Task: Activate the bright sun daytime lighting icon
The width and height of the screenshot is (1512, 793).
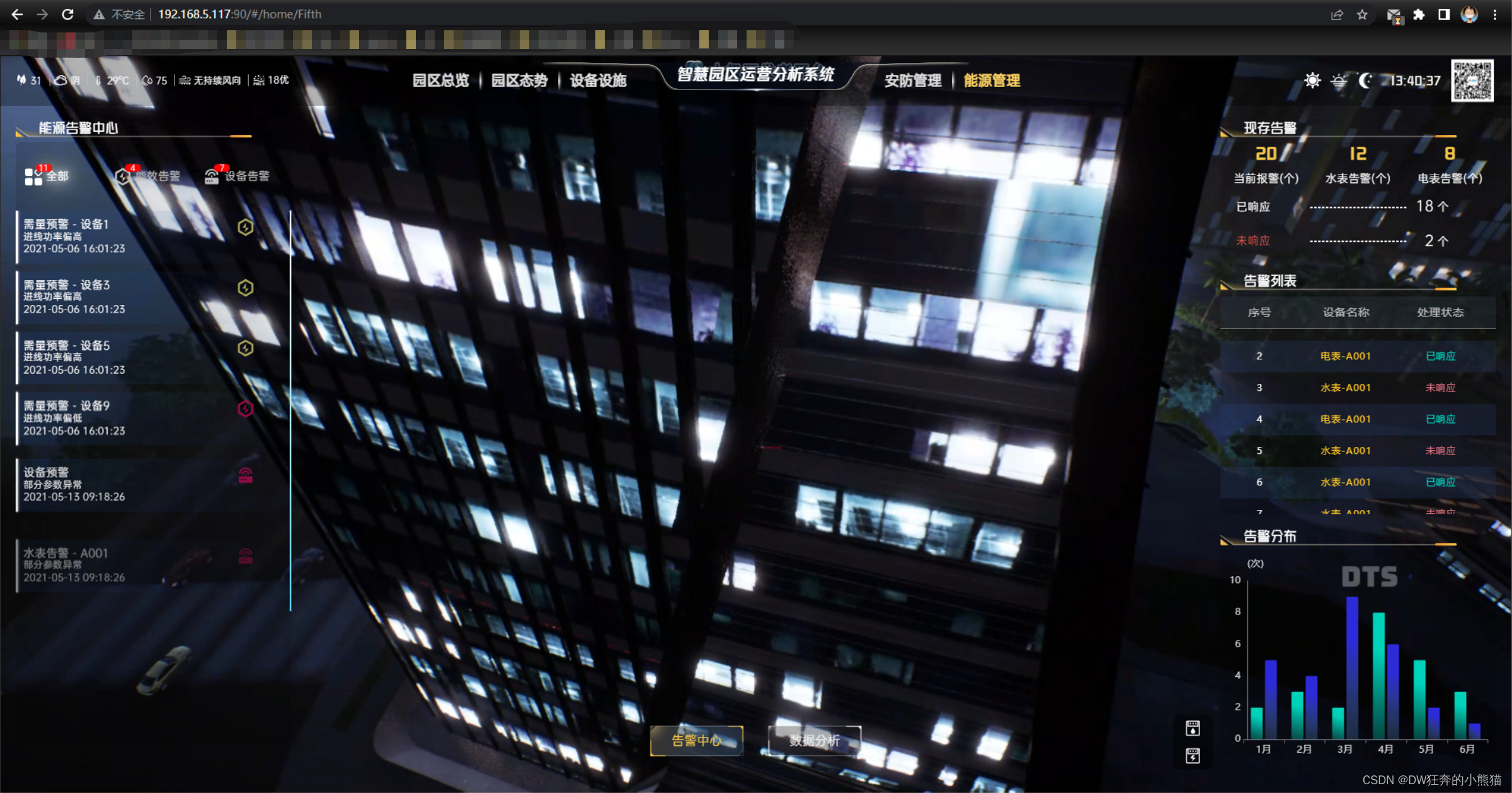Action: (1312, 81)
